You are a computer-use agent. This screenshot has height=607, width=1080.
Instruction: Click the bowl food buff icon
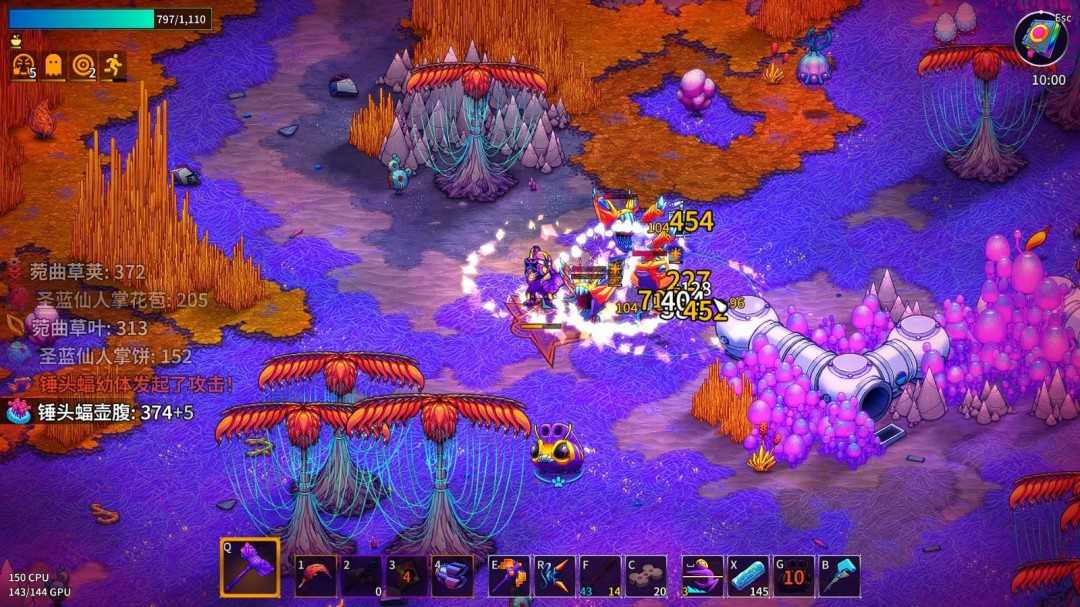15,42
